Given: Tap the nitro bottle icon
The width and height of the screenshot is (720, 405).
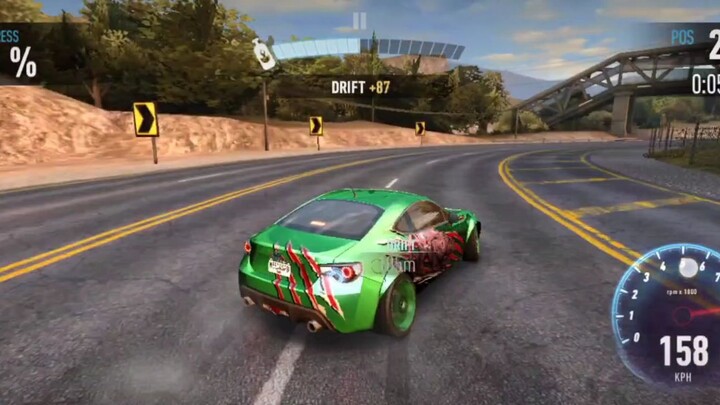Looking at the screenshot, I should 261,54.
